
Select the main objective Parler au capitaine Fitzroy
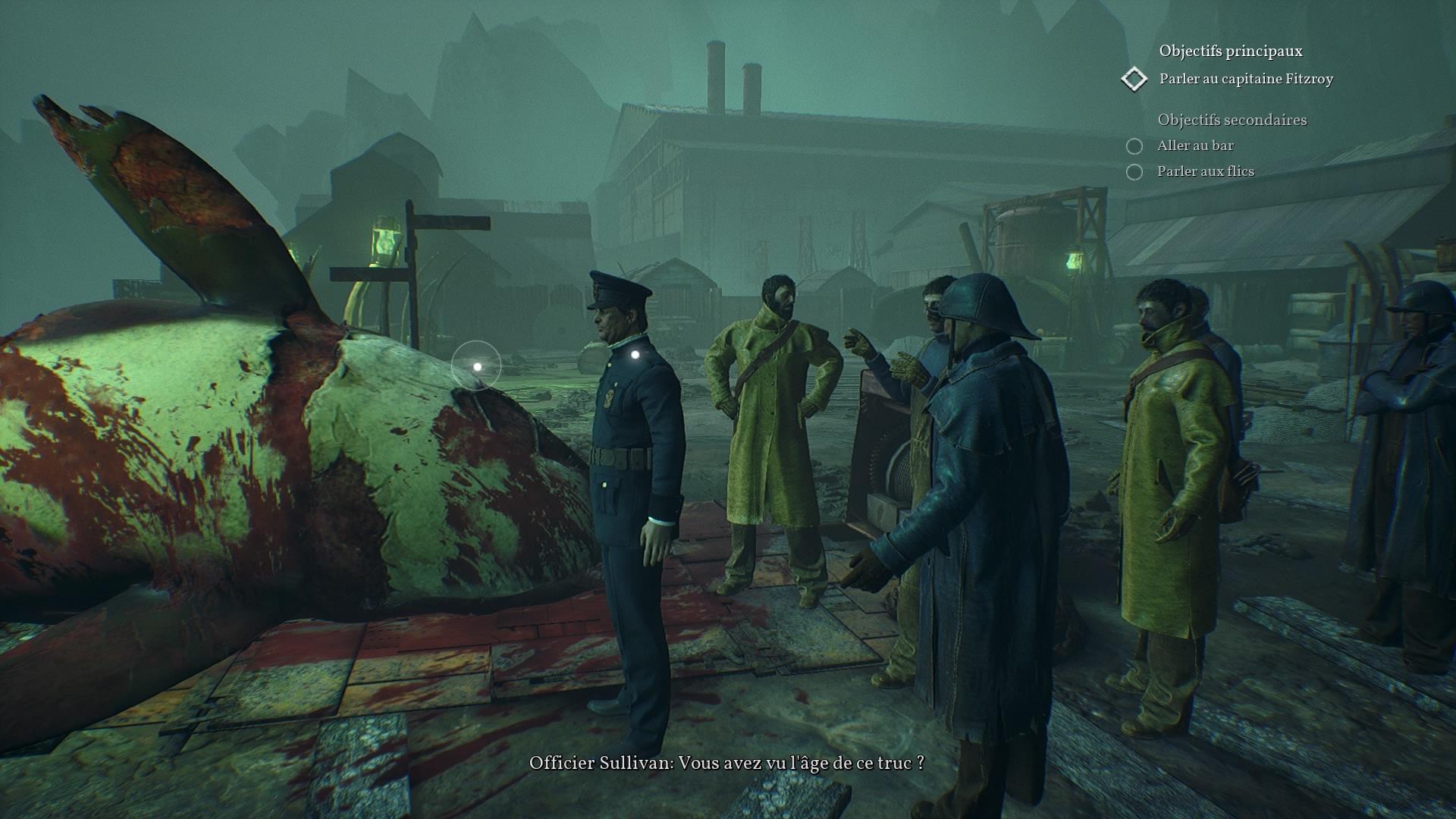click(x=1245, y=79)
